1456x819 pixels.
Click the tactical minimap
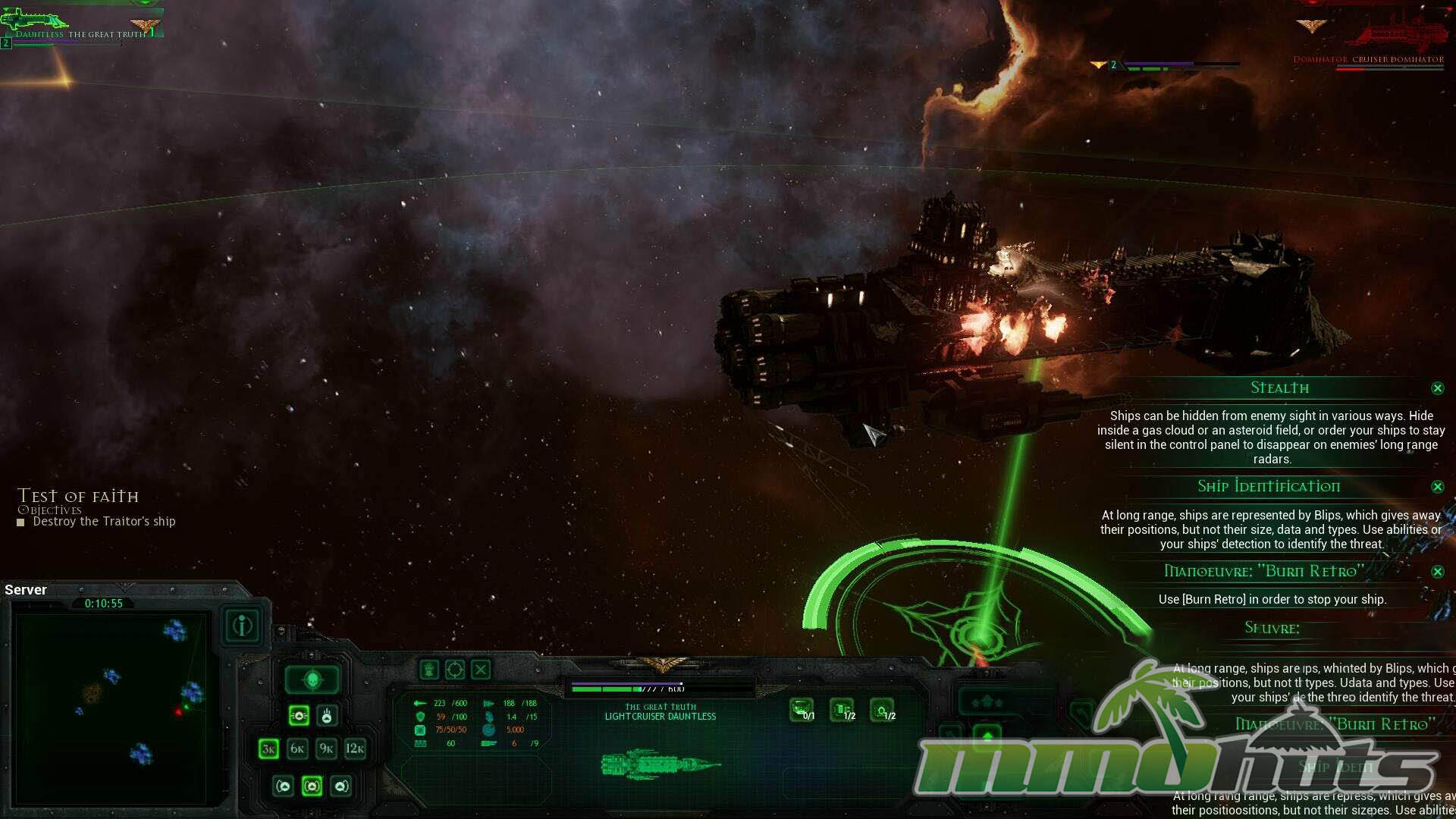point(111,708)
